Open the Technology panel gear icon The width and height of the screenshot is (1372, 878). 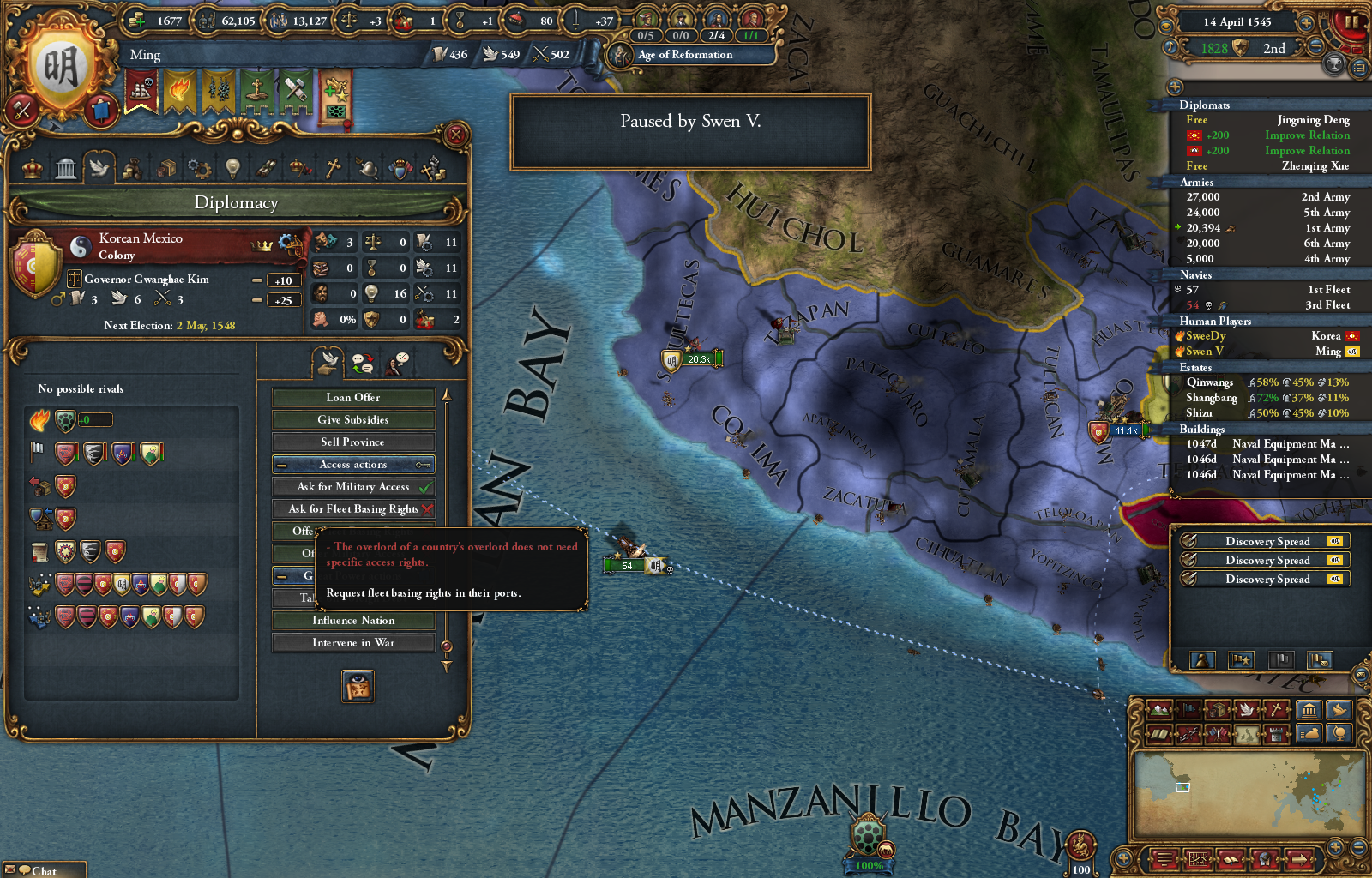point(200,168)
